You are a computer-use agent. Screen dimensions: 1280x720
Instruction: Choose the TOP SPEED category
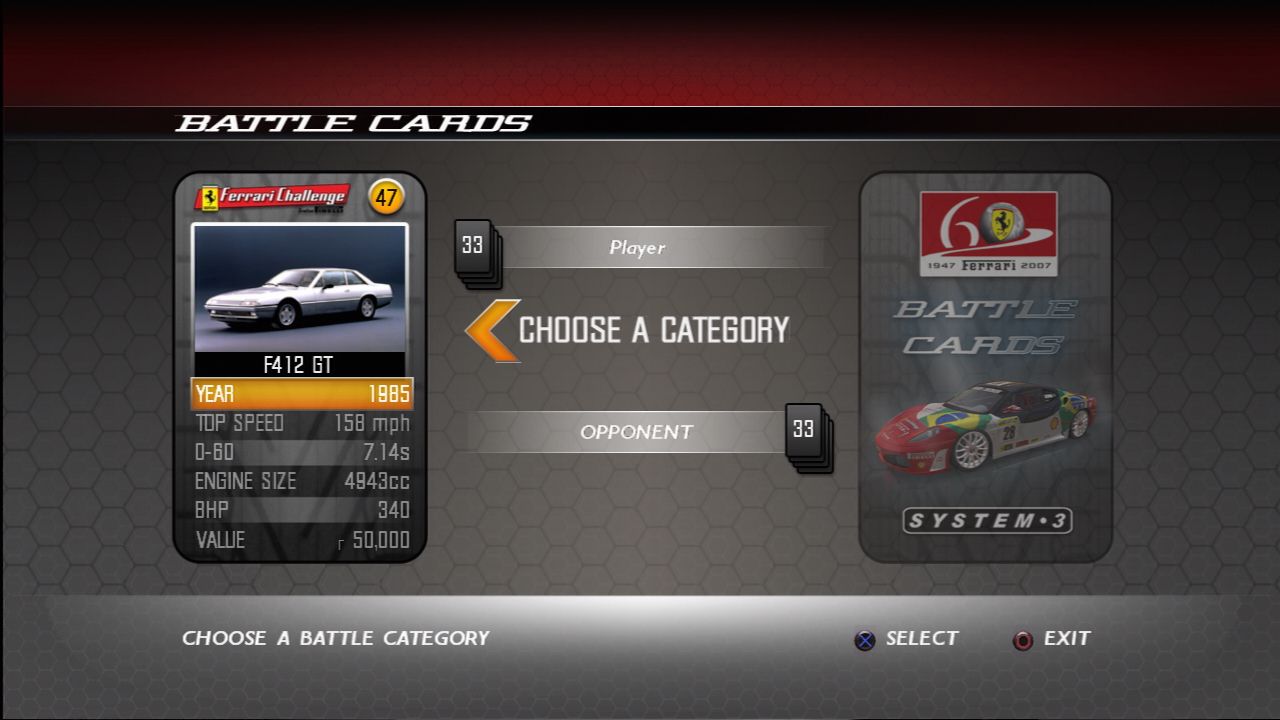pos(301,423)
